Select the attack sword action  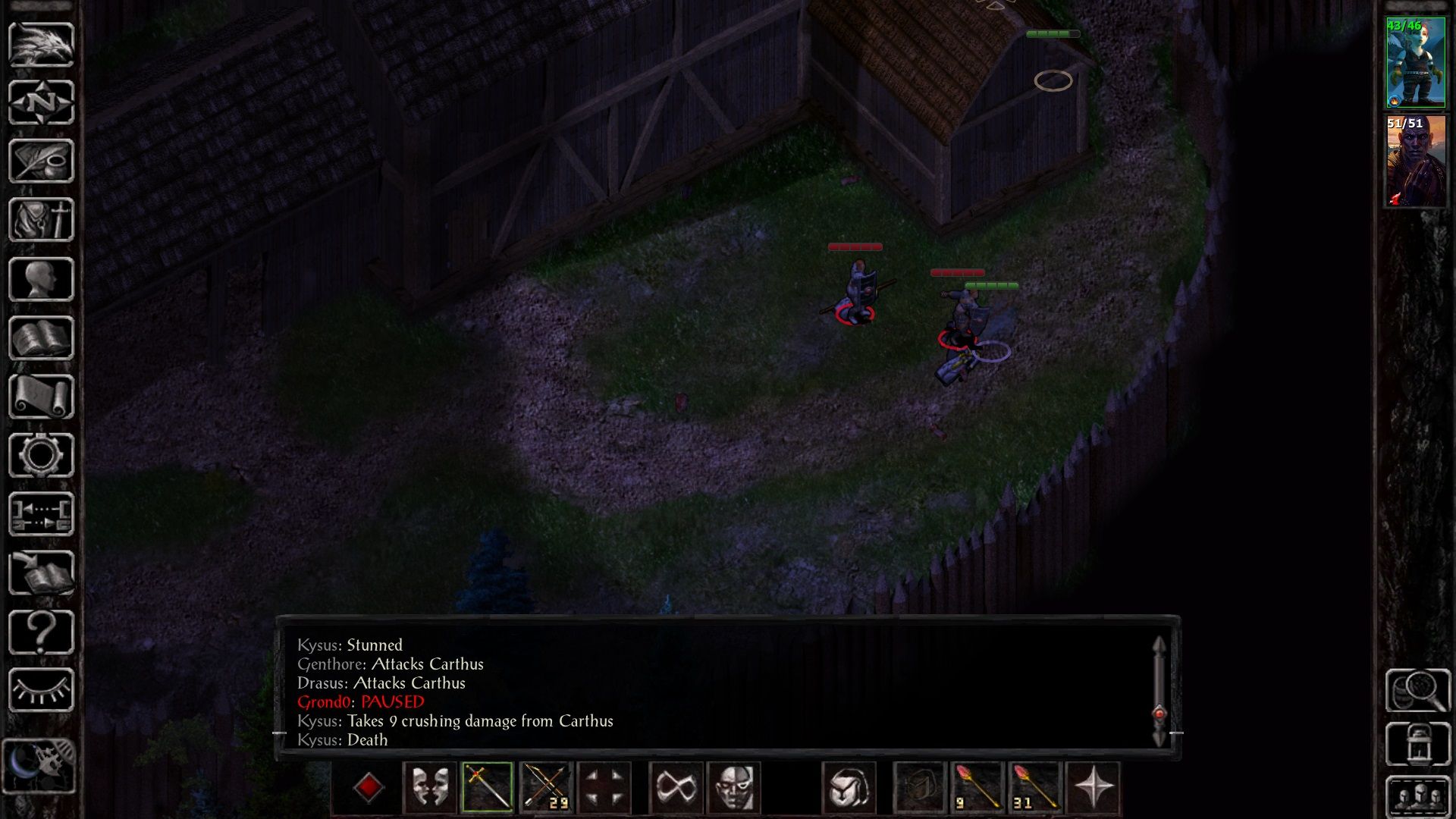point(488,789)
